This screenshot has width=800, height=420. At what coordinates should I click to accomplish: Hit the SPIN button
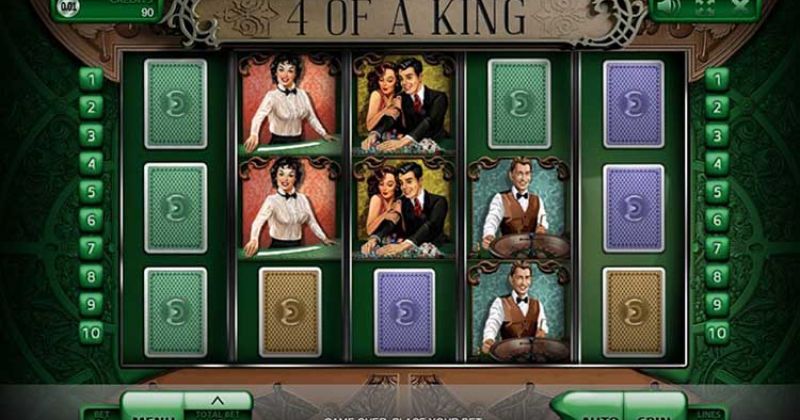click(652, 410)
